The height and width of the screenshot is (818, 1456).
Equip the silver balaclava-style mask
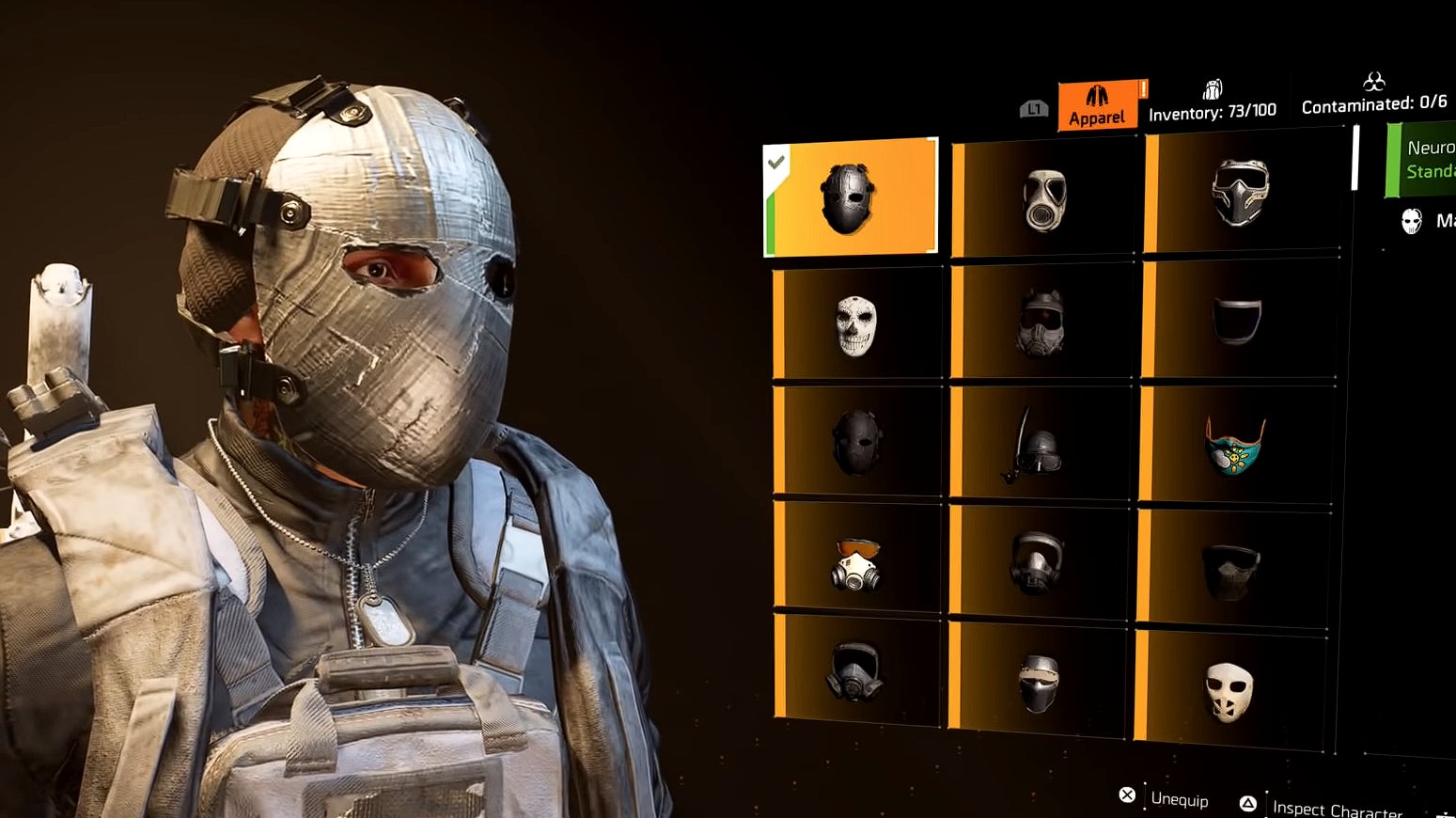1038,682
